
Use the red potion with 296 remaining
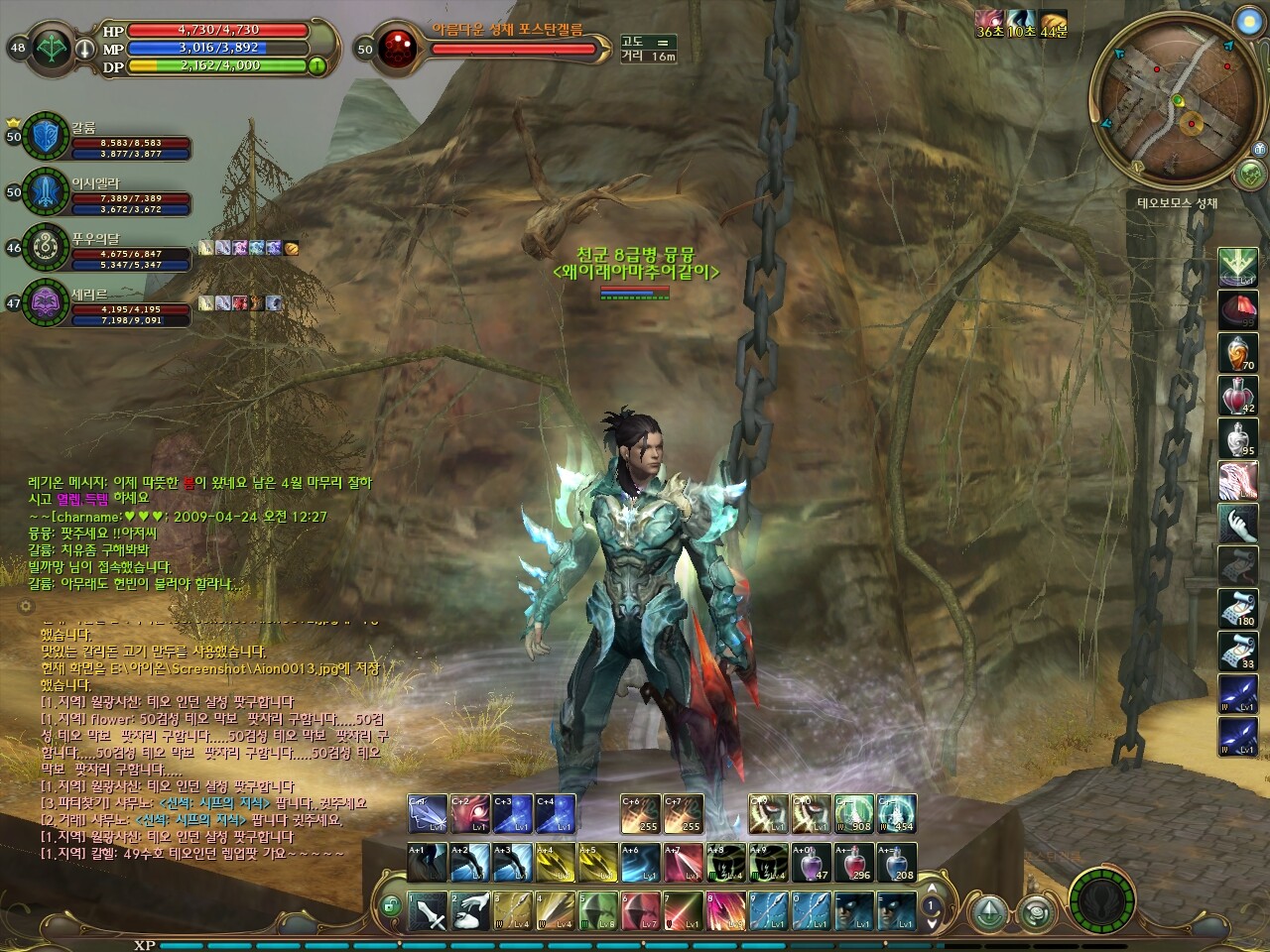(853, 862)
